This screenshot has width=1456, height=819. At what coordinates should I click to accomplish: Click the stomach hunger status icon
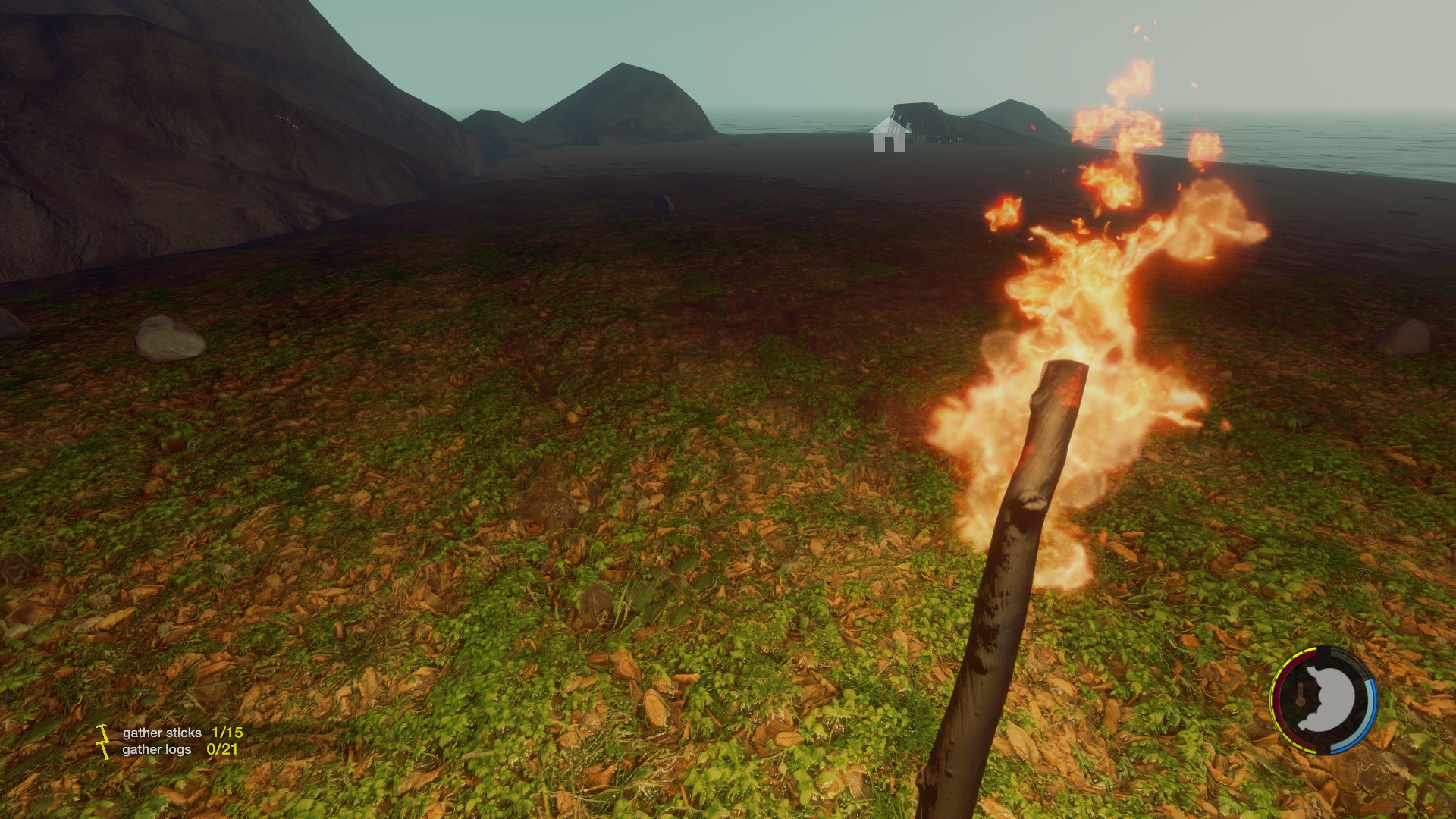pos(1325,701)
